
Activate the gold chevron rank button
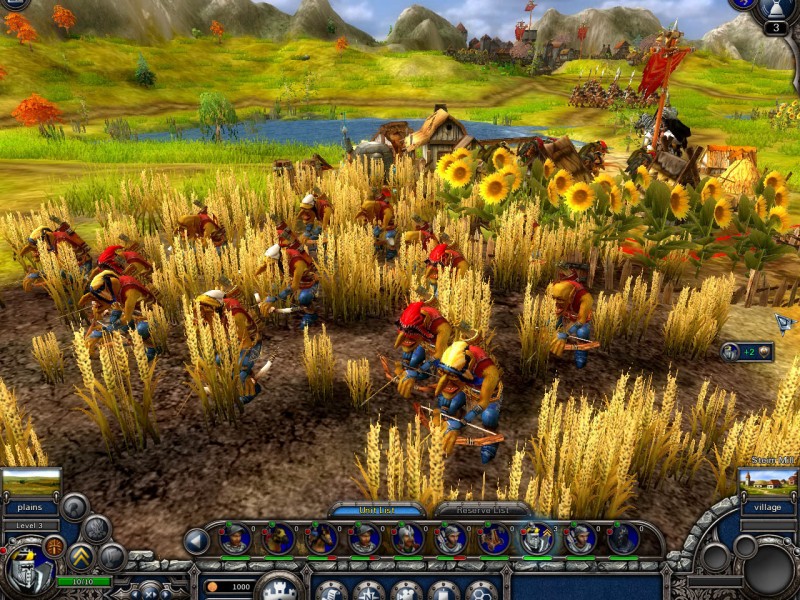81,556
